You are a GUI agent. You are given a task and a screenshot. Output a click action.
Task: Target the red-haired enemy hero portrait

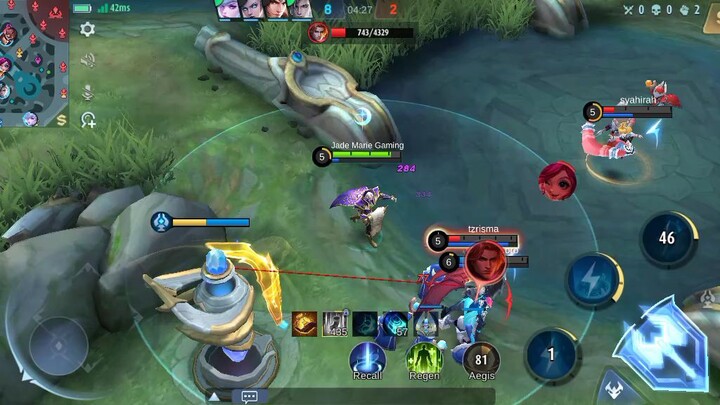point(557,181)
